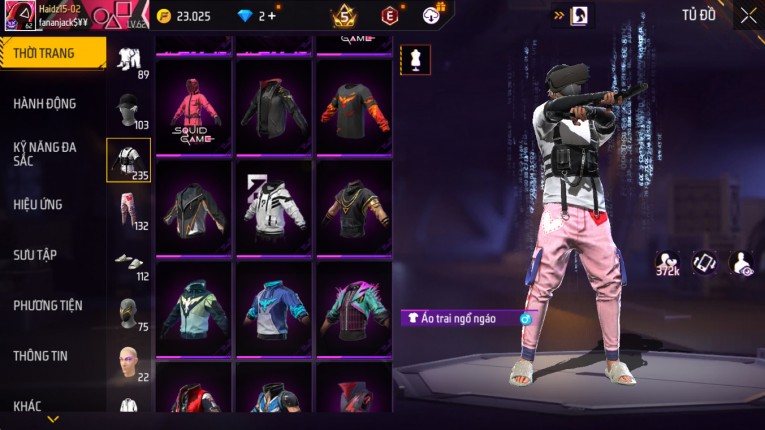
Task: Open the gift box icon in top bar
Action: point(433,15)
